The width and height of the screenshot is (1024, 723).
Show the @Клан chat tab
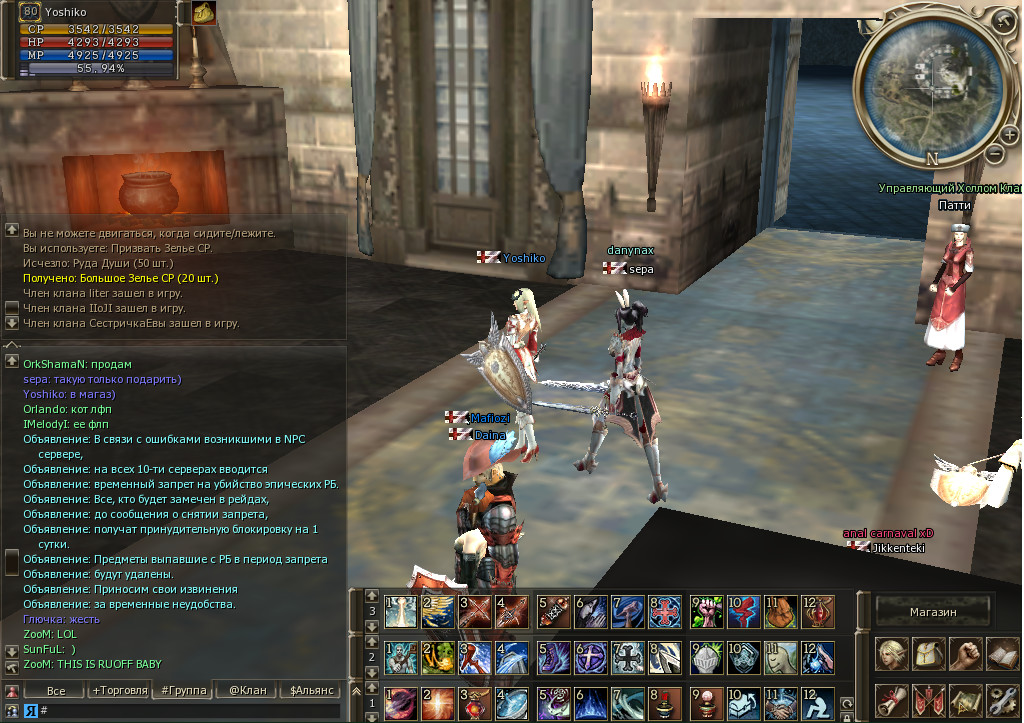click(246, 690)
